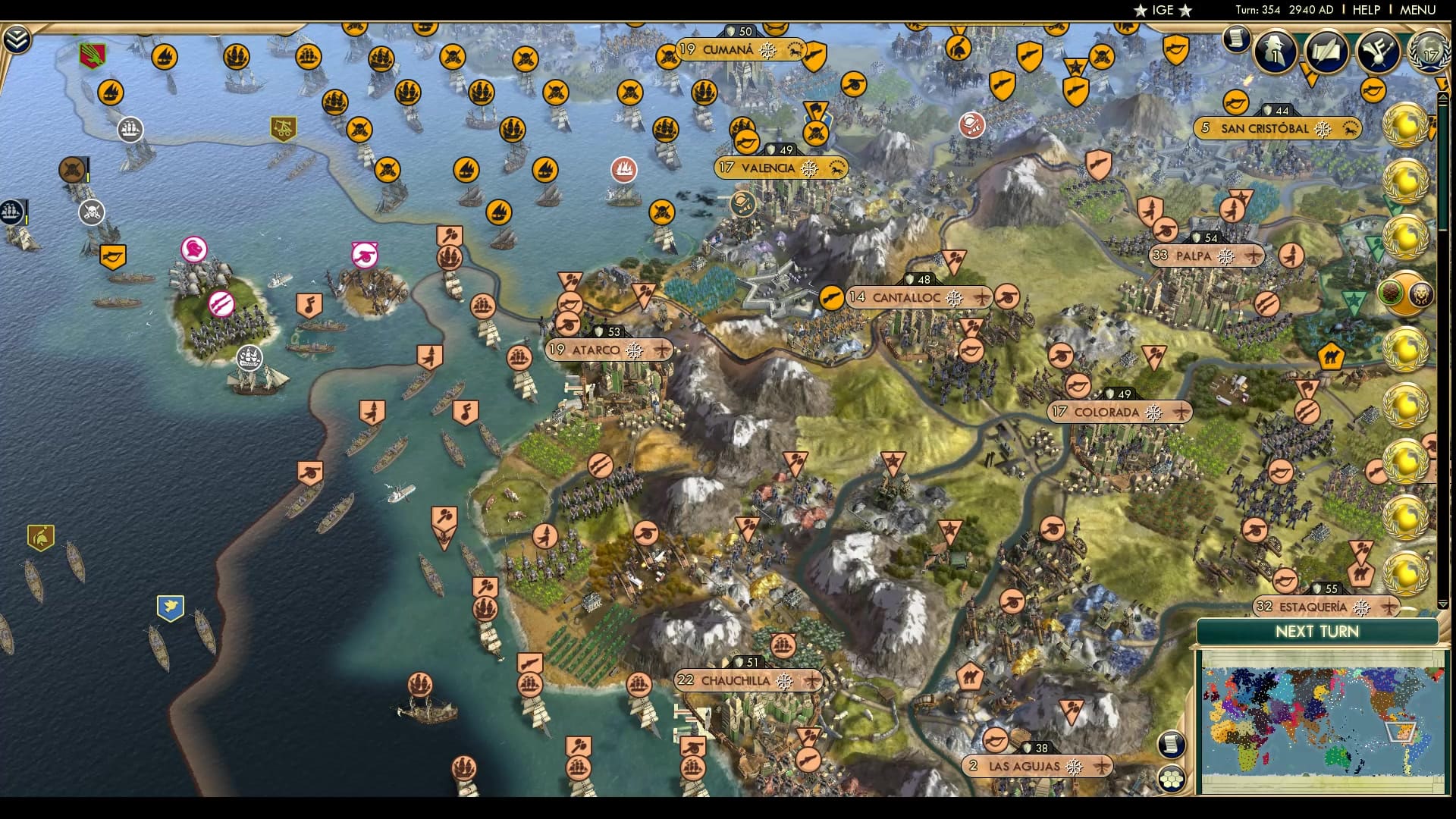
Task: Open the Espionage overview spy icon
Action: tap(1274, 53)
